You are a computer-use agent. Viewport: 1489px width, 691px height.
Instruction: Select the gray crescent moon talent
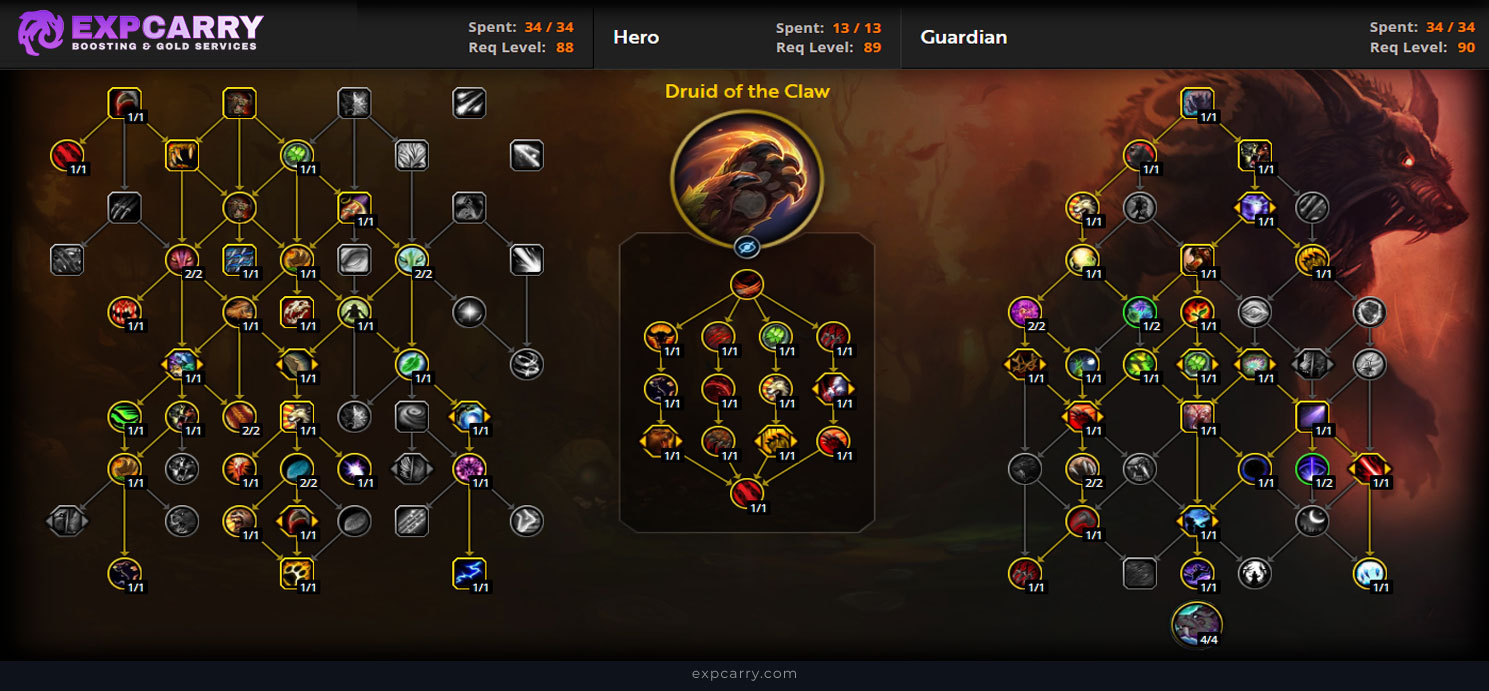pos(1311,520)
